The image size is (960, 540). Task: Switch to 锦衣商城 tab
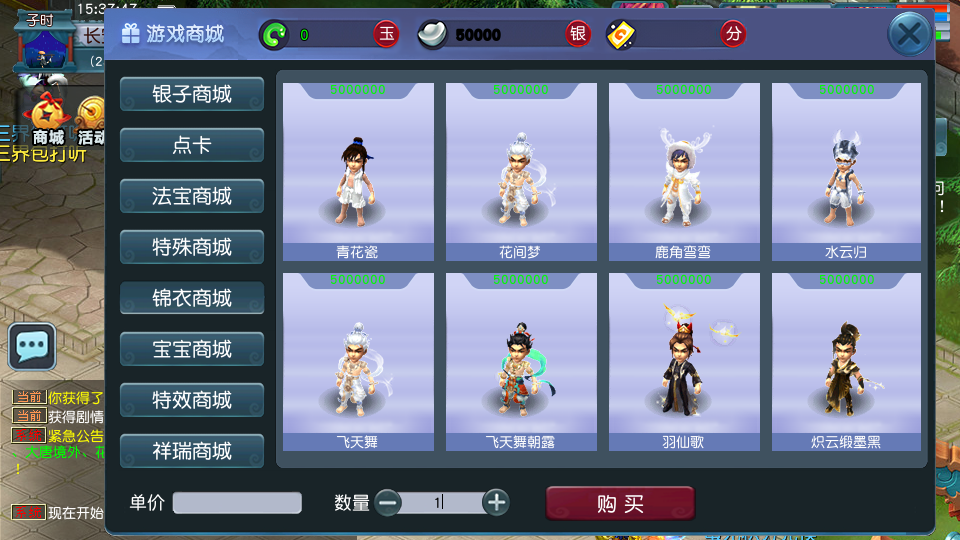(192, 298)
